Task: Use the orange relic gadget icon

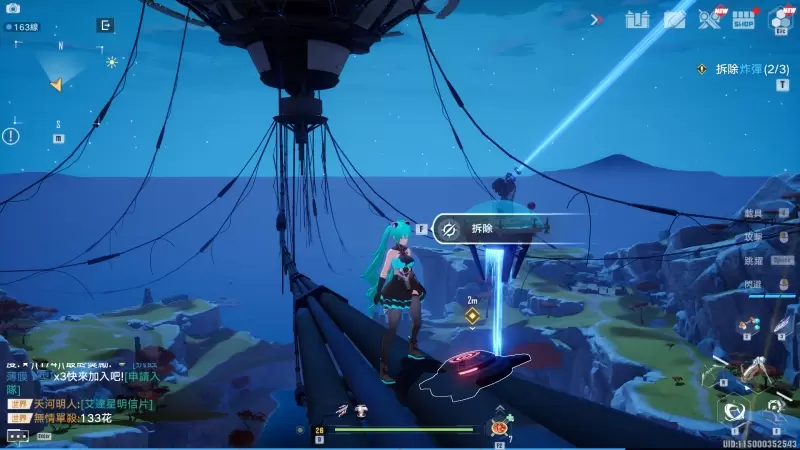Action: pos(497,429)
